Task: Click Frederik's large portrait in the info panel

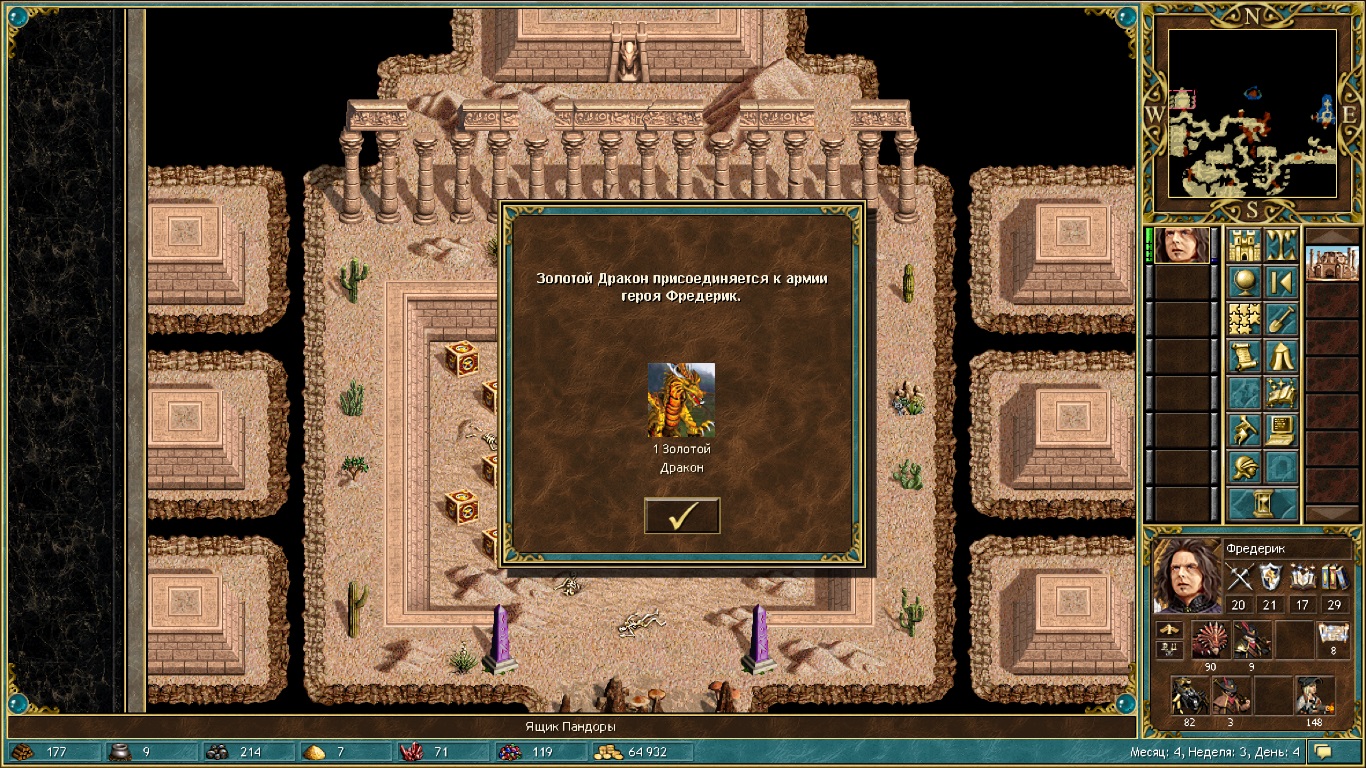Action: pos(1186,575)
